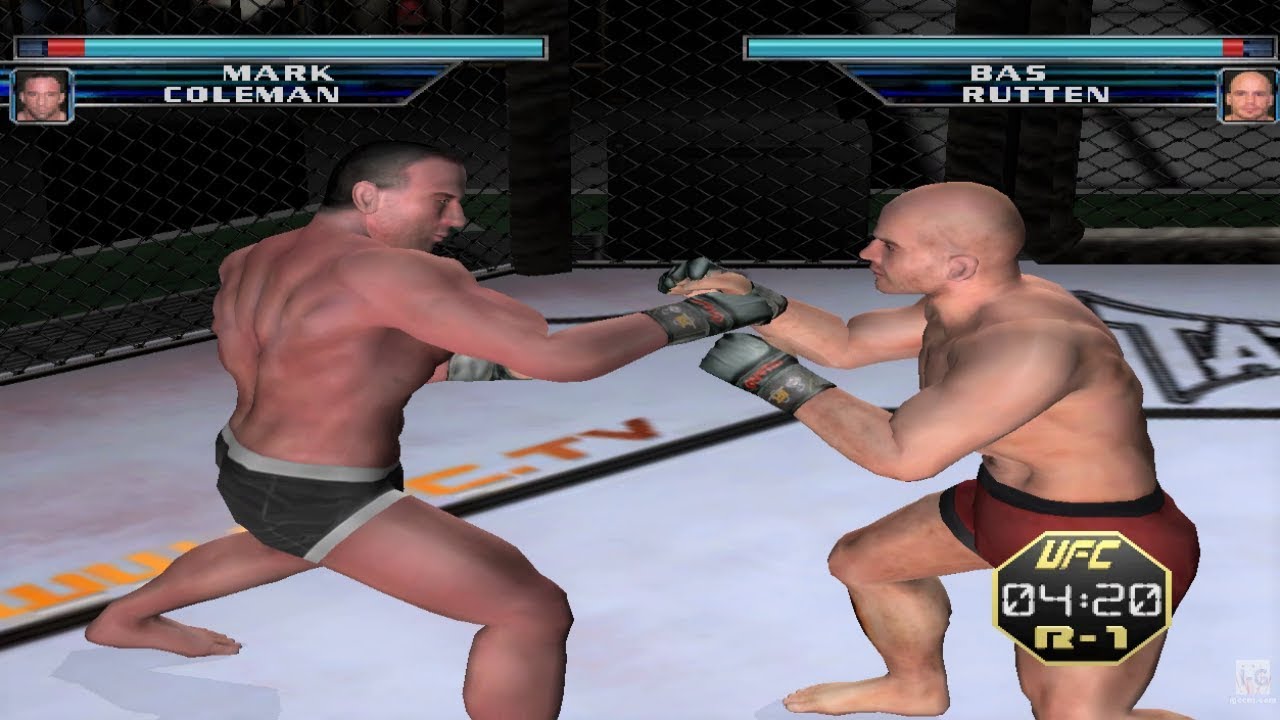1280x720 pixels.
Task: Click Mark Coleman's fighter portrait
Action: pos(42,95)
